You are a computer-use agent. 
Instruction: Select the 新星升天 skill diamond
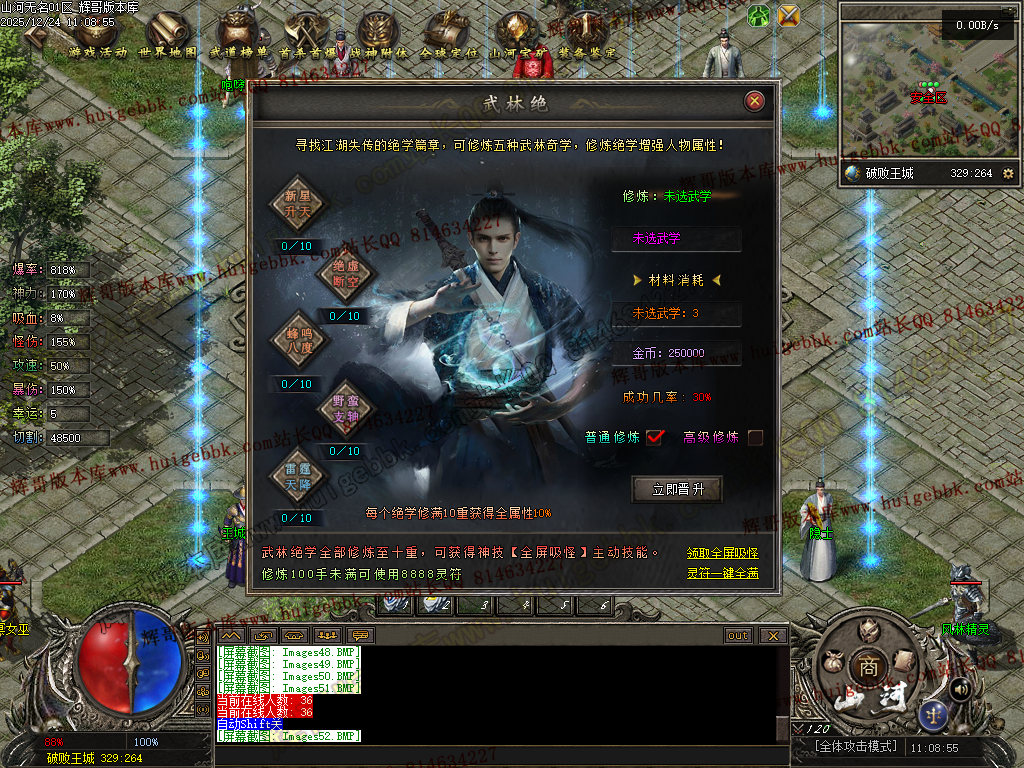297,203
